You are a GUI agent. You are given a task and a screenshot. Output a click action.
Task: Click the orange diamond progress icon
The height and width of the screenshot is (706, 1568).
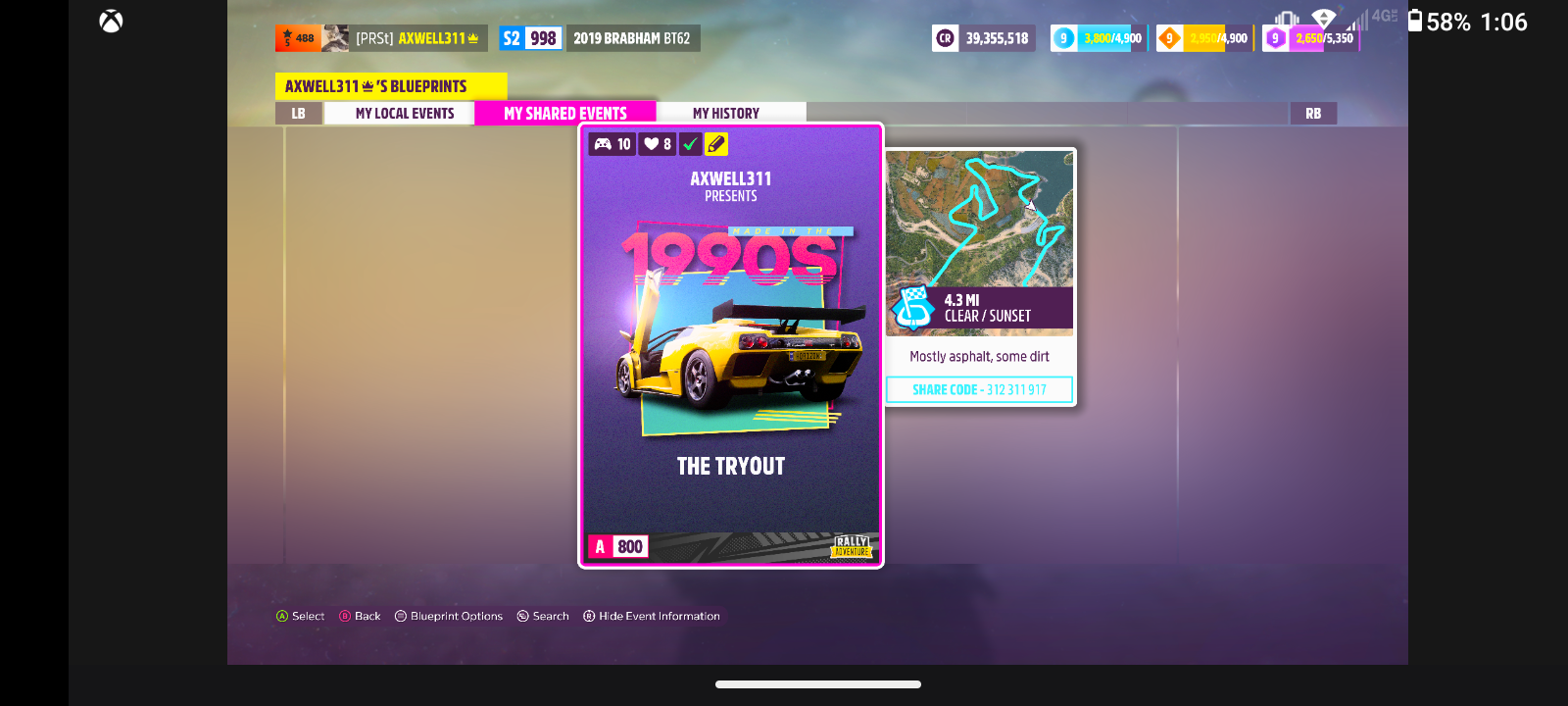tap(1168, 37)
